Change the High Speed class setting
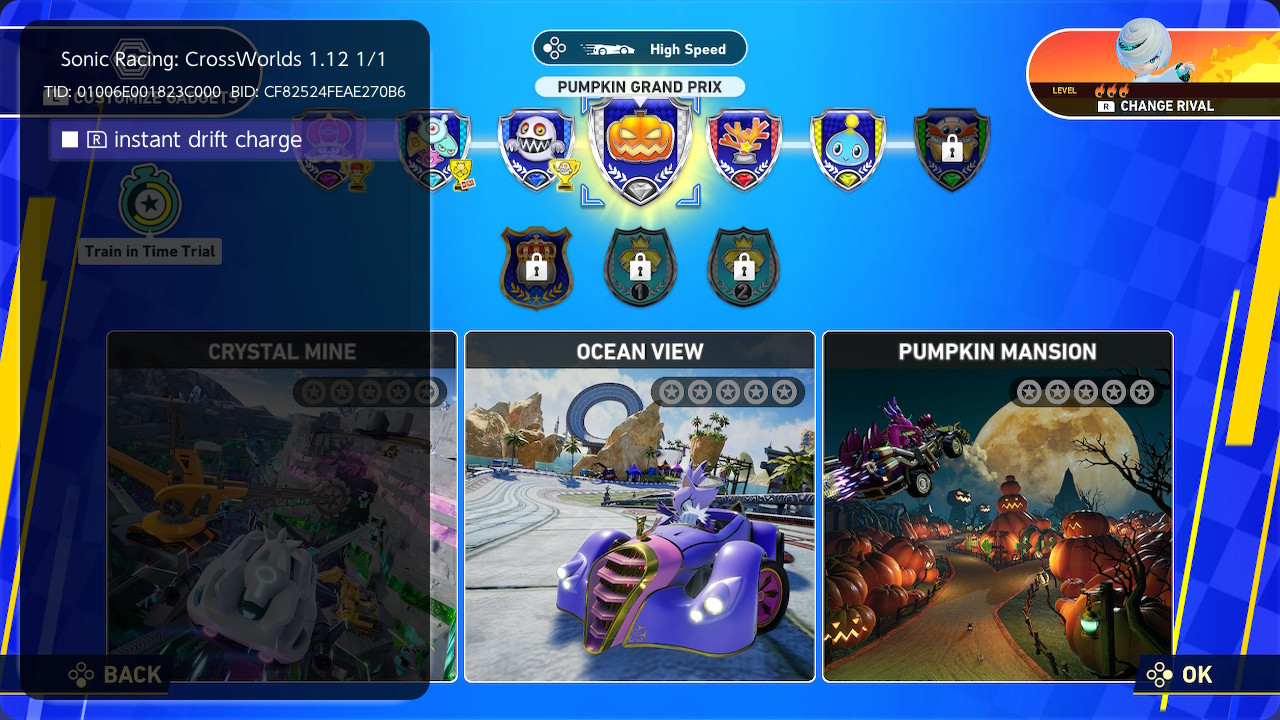Image resolution: width=1280 pixels, height=720 pixels. [x=640, y=49]
